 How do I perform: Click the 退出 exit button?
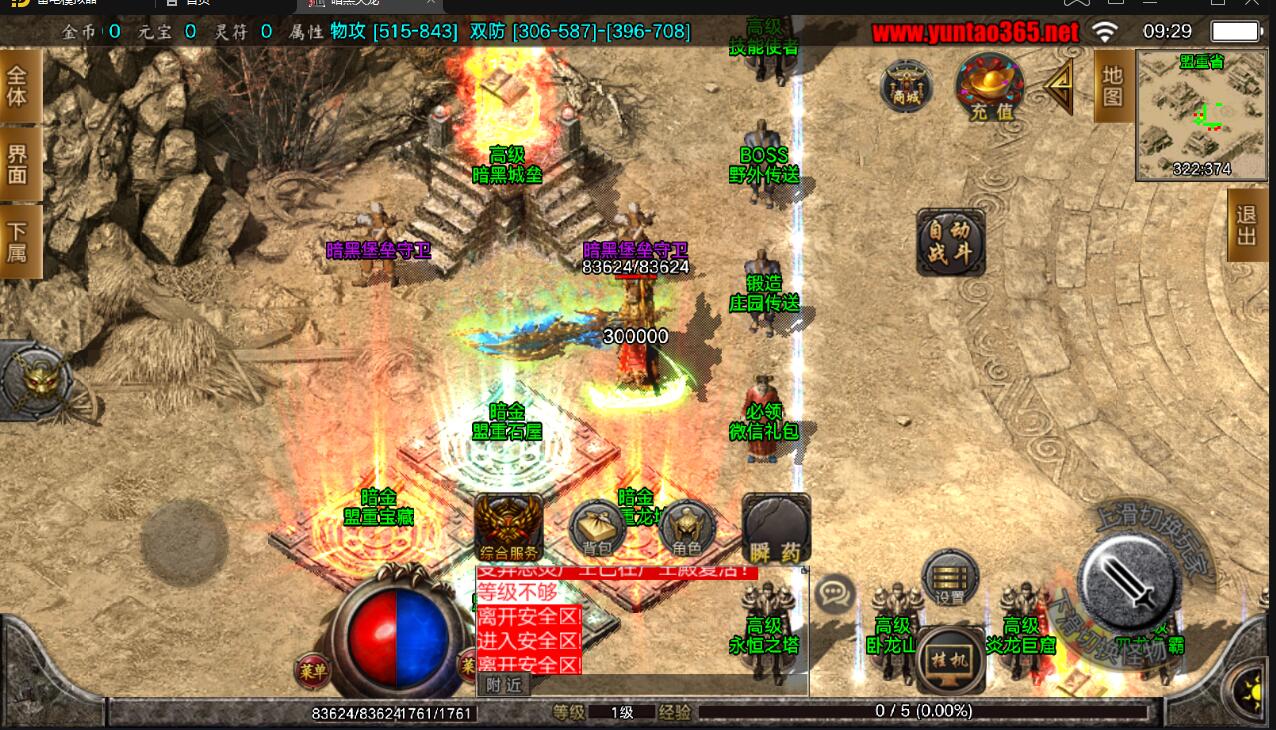point(1246,225)
